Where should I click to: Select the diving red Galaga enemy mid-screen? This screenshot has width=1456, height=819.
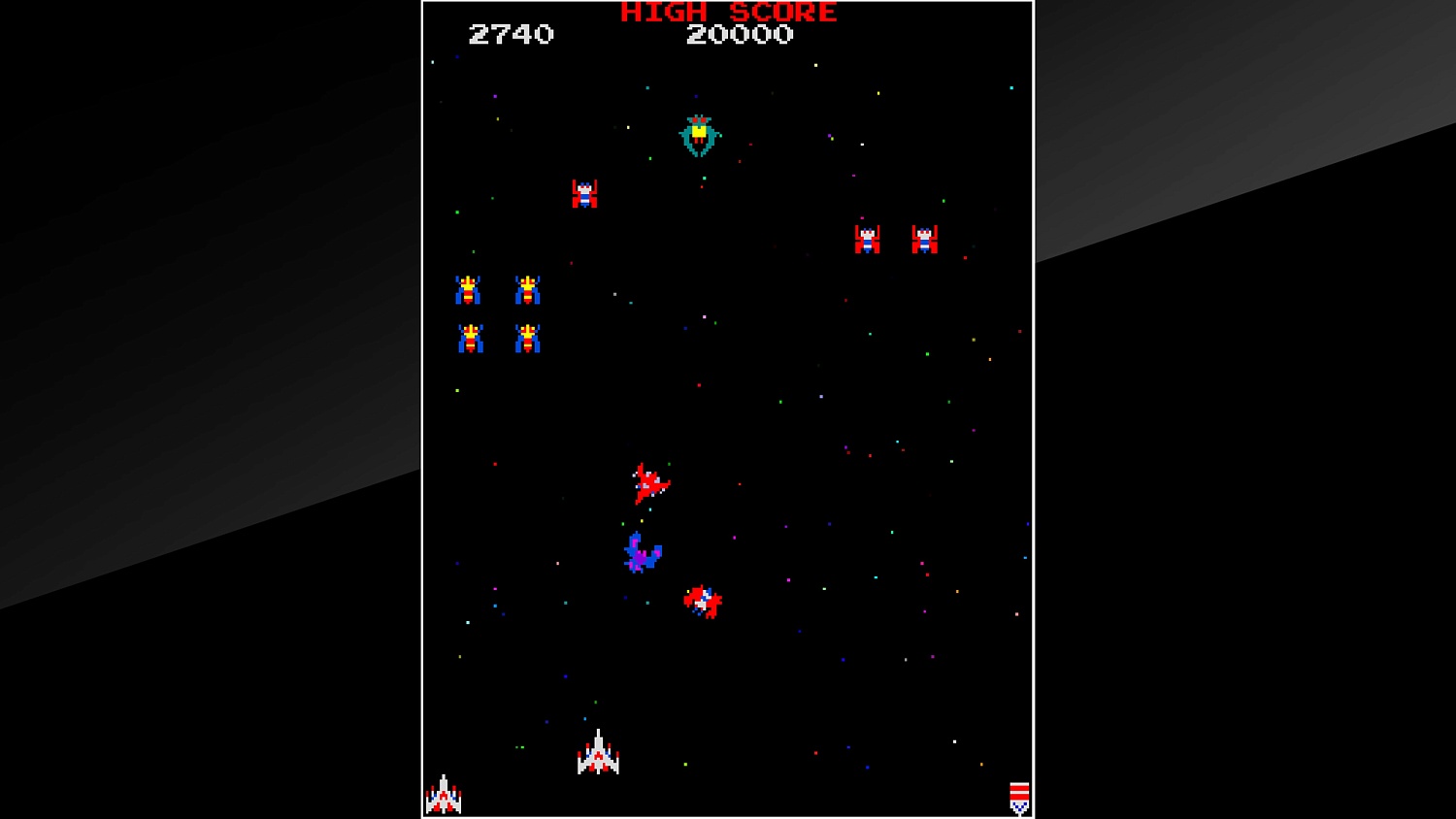tap(648, 480)
